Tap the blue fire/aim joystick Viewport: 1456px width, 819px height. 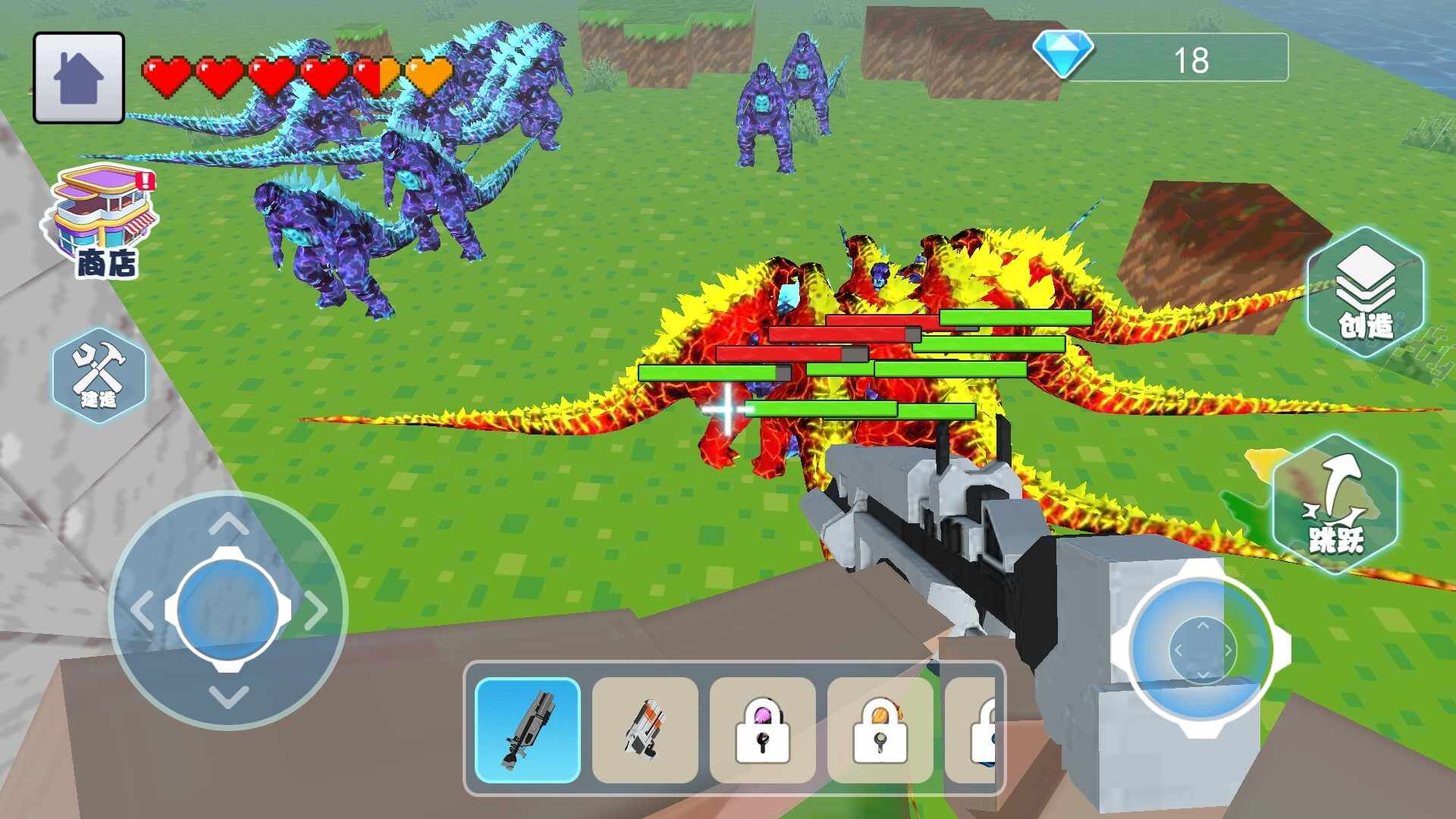tap(1202, 649)
